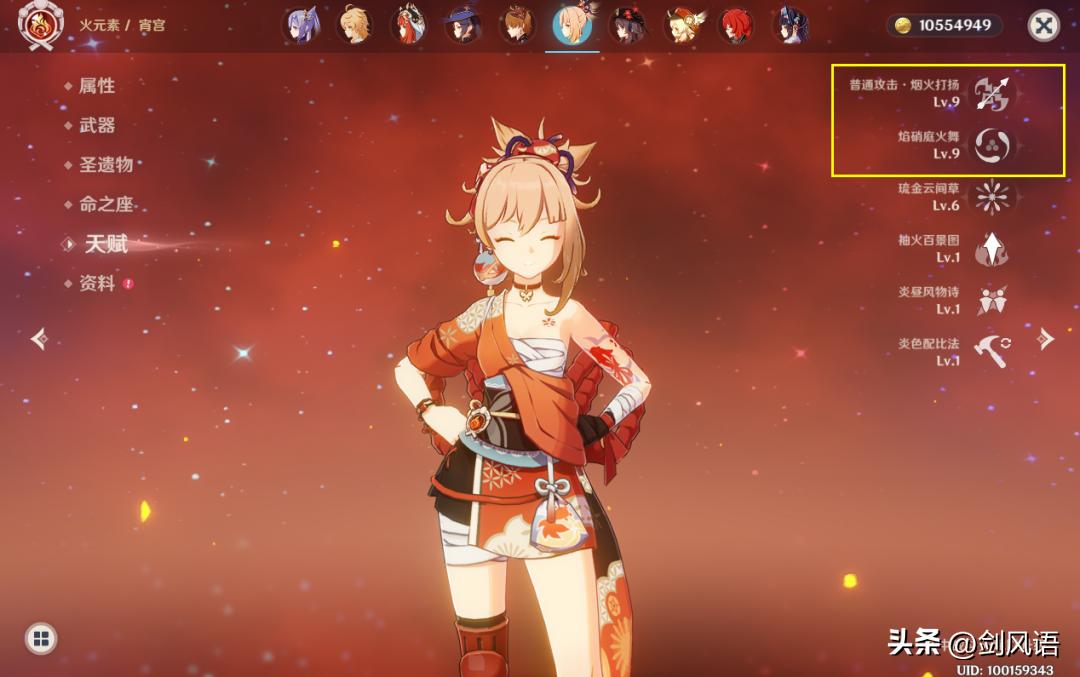Open the four-square grid button

coord(40,639)
